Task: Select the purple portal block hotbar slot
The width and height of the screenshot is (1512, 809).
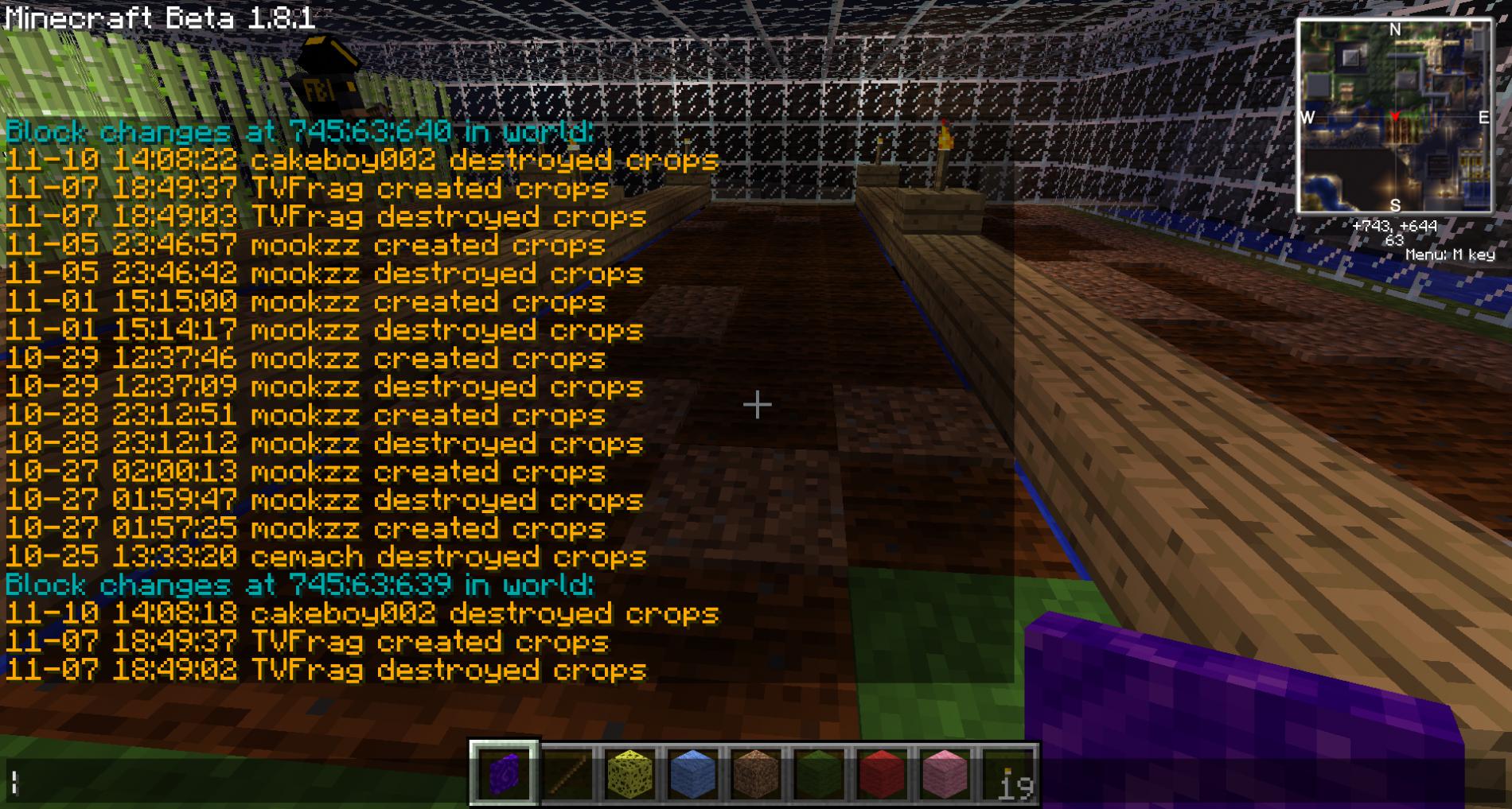Action: (504, 773)
